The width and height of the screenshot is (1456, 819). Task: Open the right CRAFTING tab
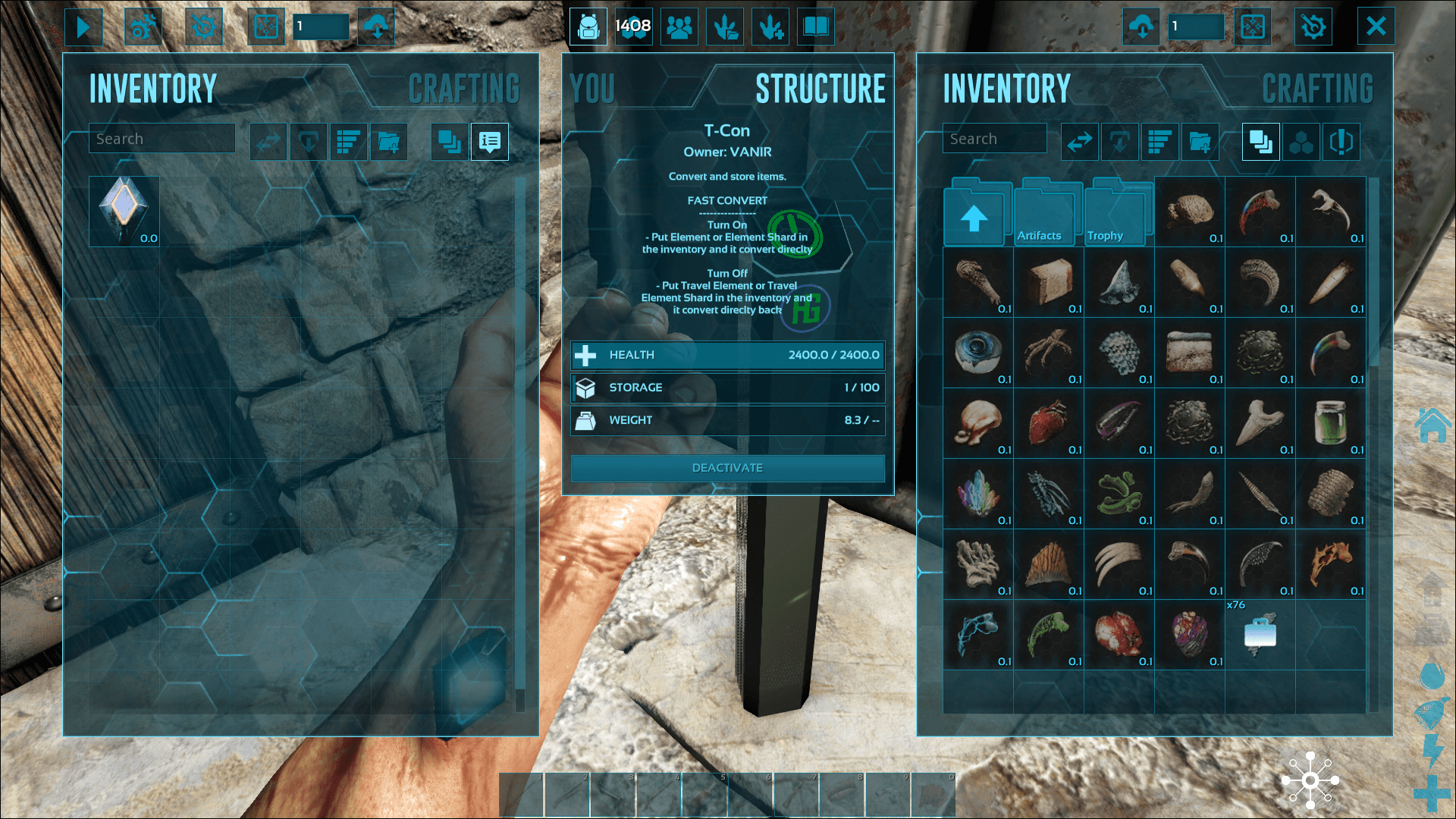1317,89
